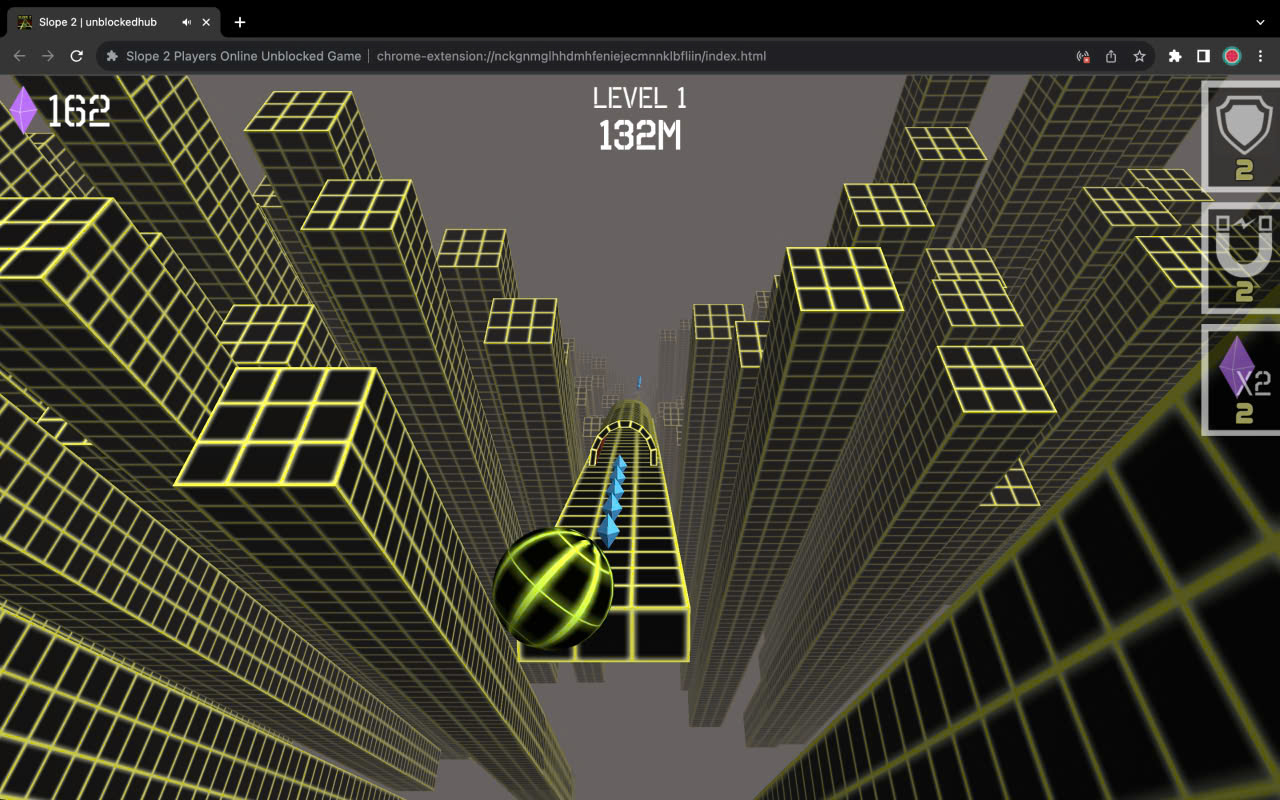Click the rolling ball in the game
The image size is (1280, 800).
tap(552, 588)
